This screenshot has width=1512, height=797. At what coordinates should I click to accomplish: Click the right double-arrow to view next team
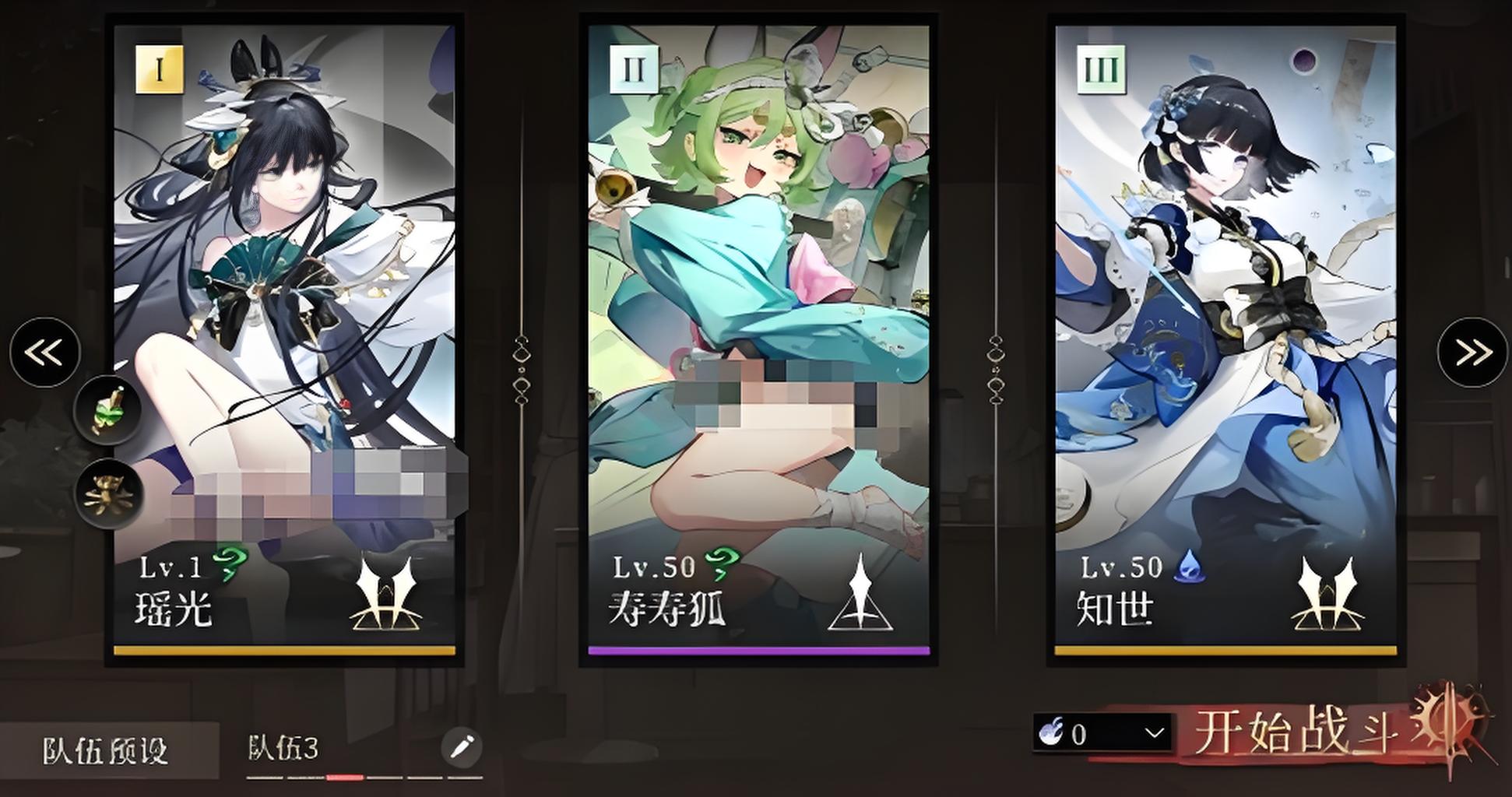tap(1471, 352)
